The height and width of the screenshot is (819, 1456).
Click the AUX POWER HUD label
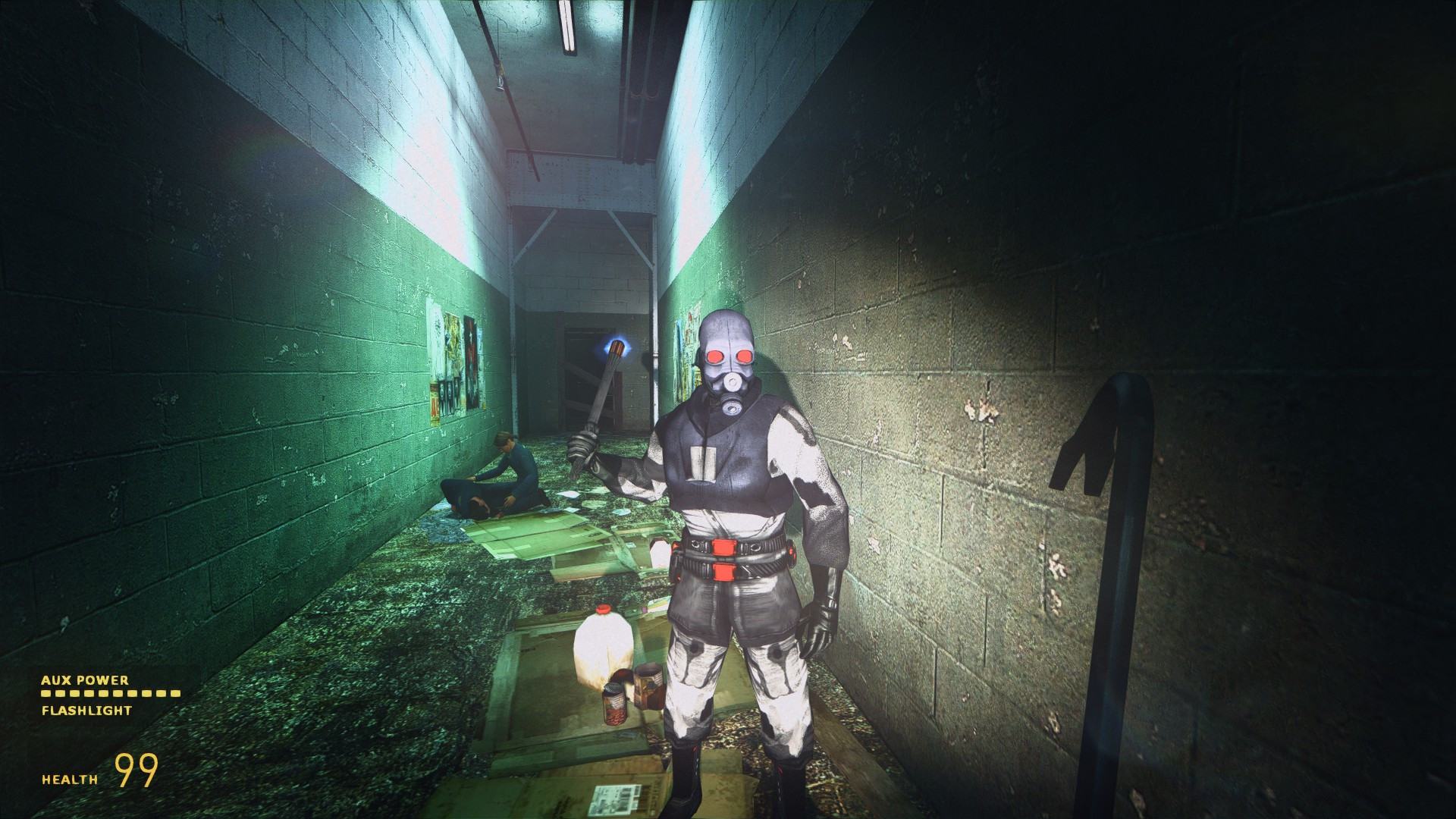click(x=85, y=681)
